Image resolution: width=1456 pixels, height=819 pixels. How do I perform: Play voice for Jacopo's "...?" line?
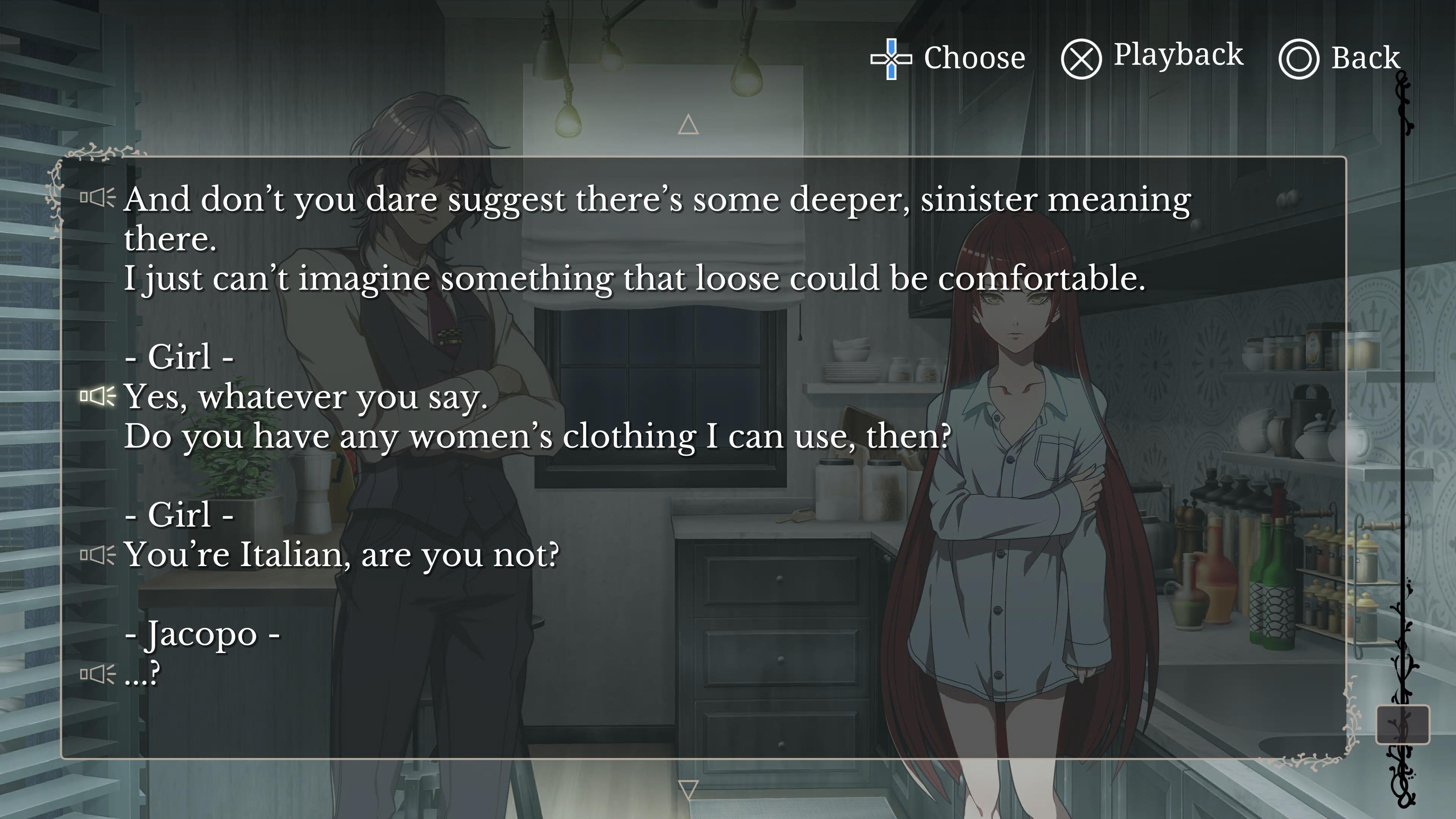(97, 674)
